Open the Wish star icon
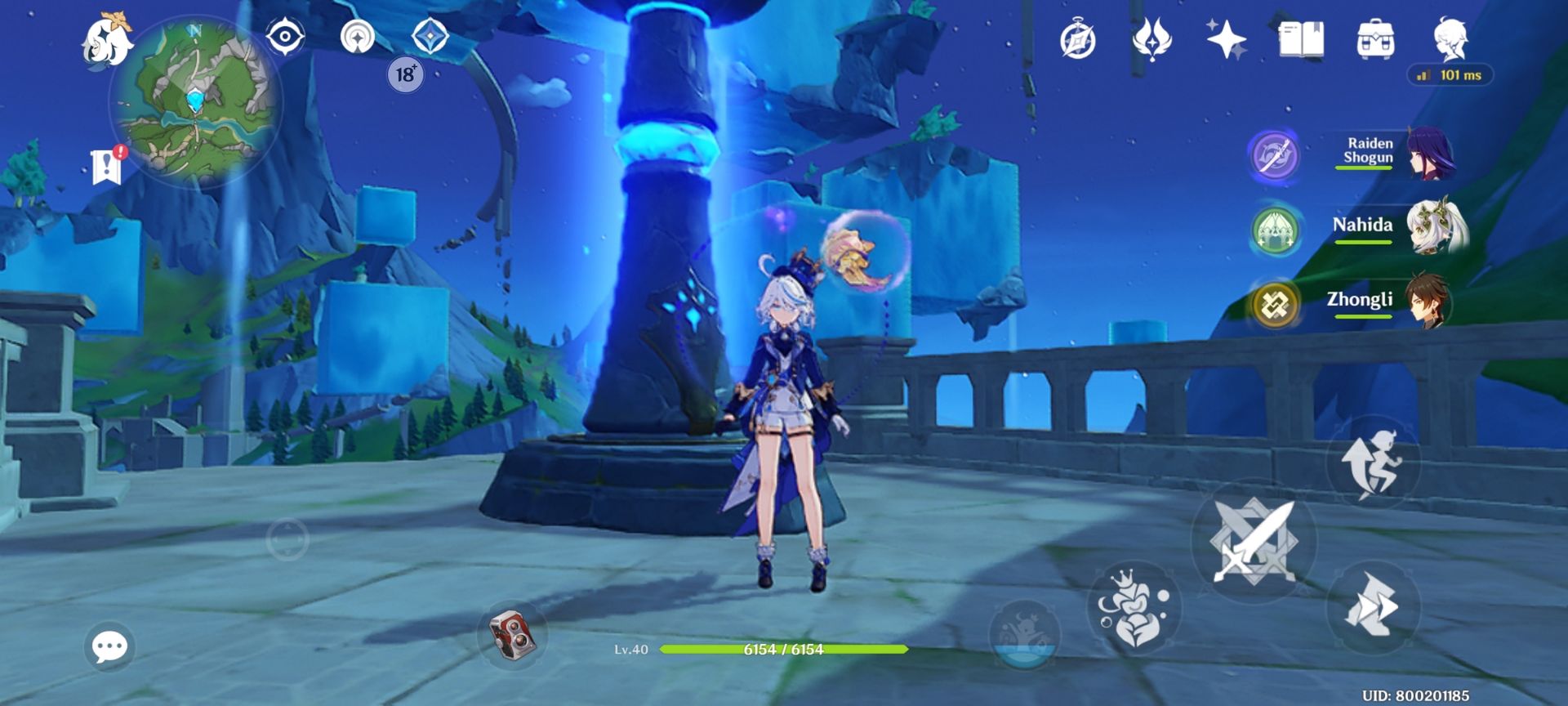Viewport: 1568px width, 706px height. [1226, 39]
